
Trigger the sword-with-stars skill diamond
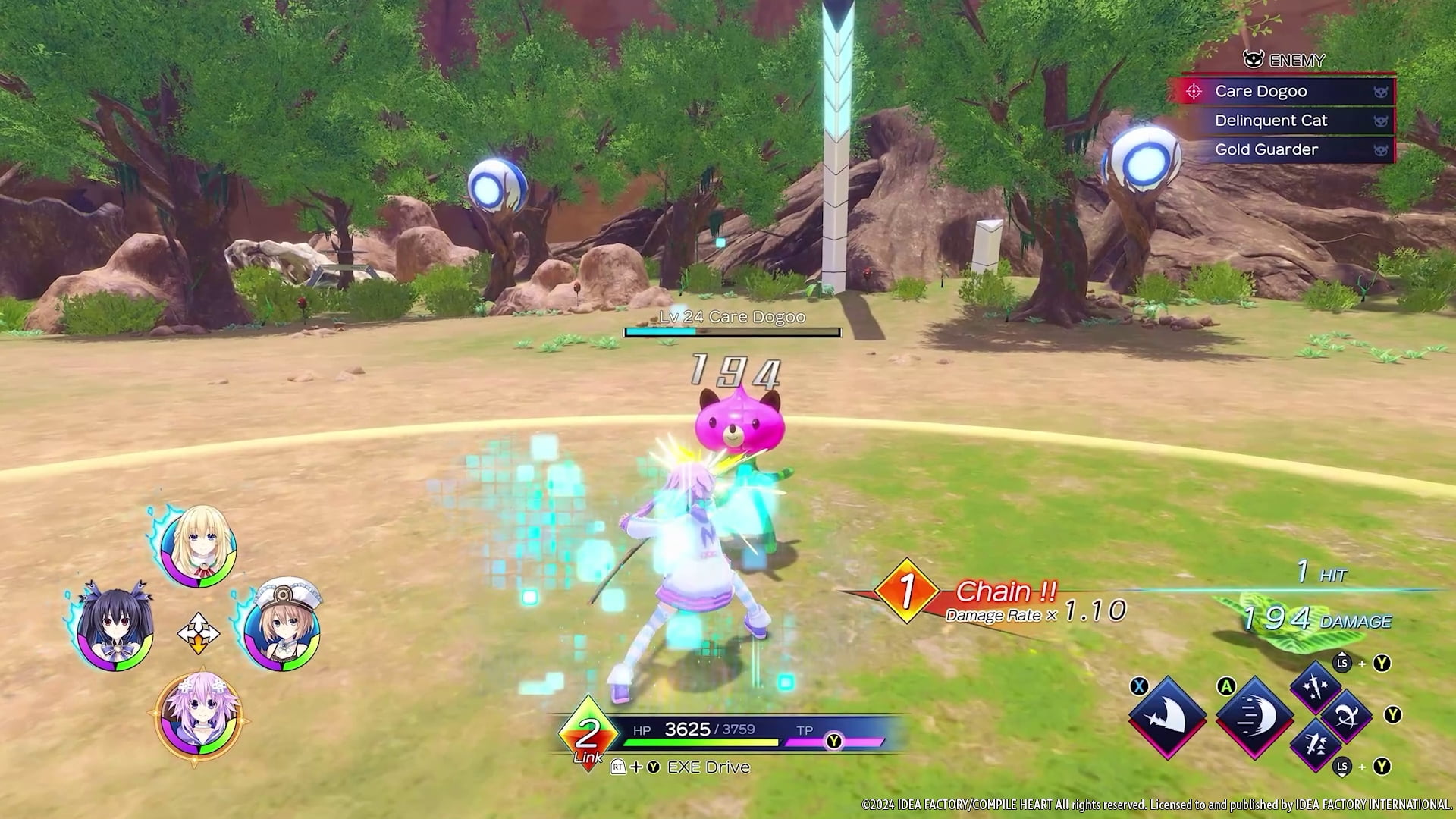[x=1317, y=688]
